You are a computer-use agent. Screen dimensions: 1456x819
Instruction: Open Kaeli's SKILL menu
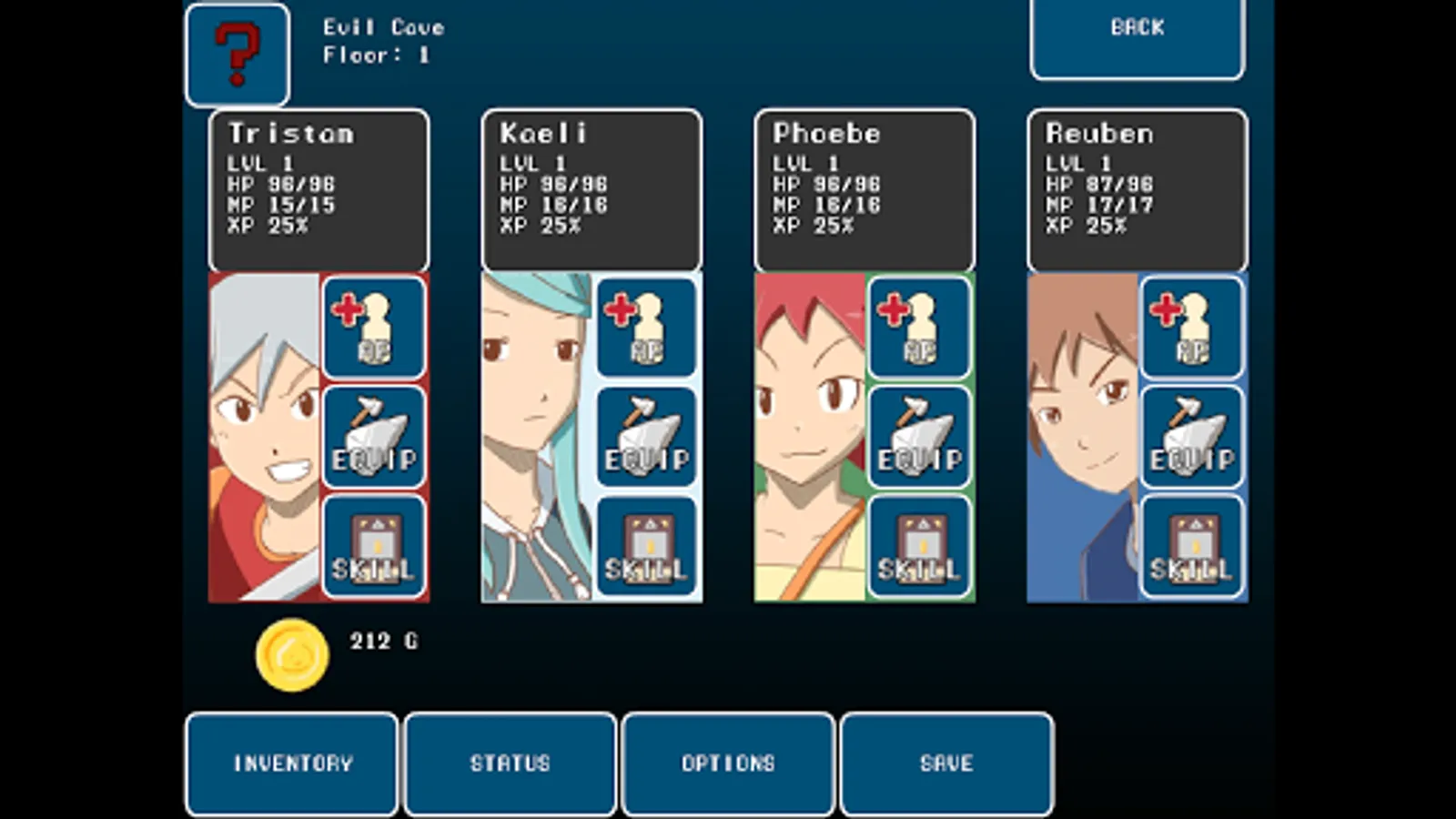click(646, 547)
